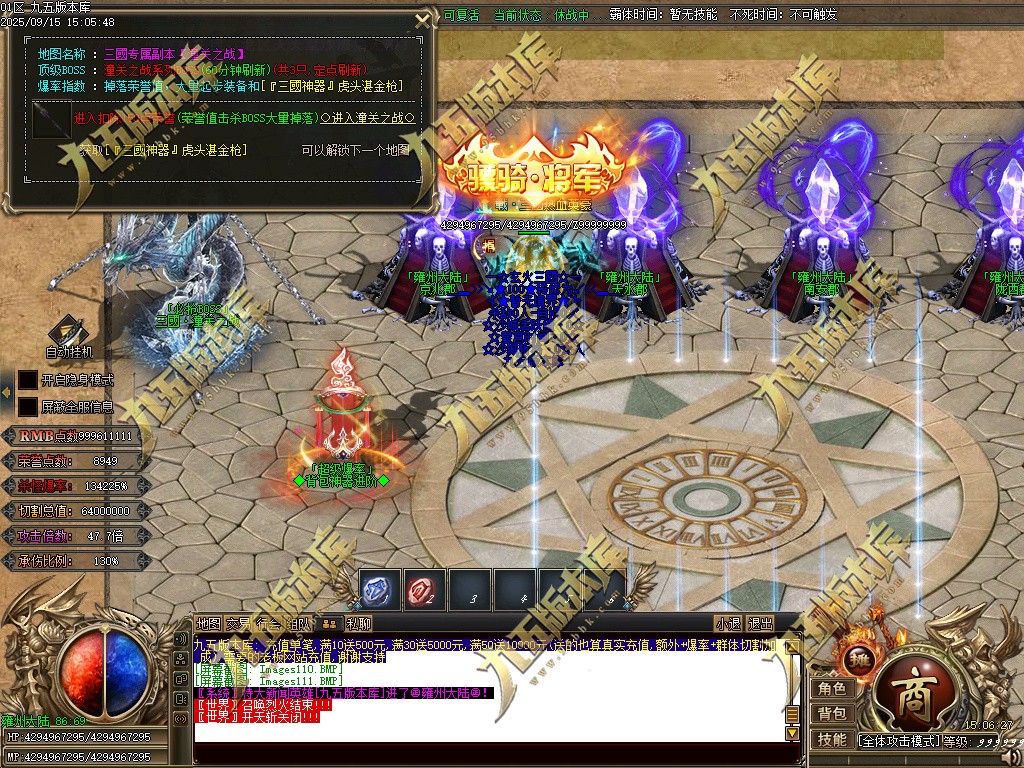The image size is (1024, 768).
Task: Toggle the 开启隐身模式 checkbox
Action: pyautogui.click(x=28, y=380)
